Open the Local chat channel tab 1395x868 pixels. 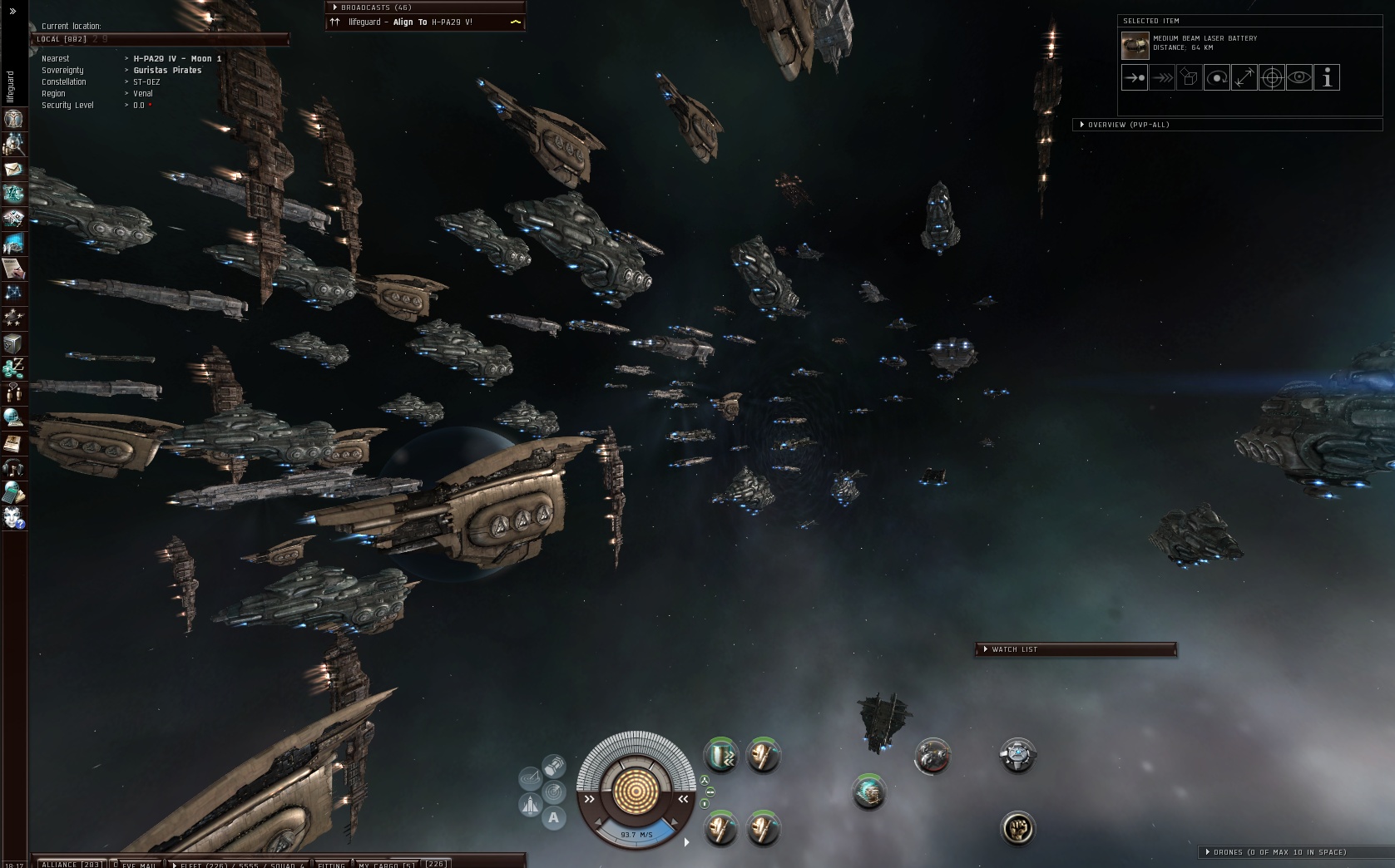pos(62,39)
